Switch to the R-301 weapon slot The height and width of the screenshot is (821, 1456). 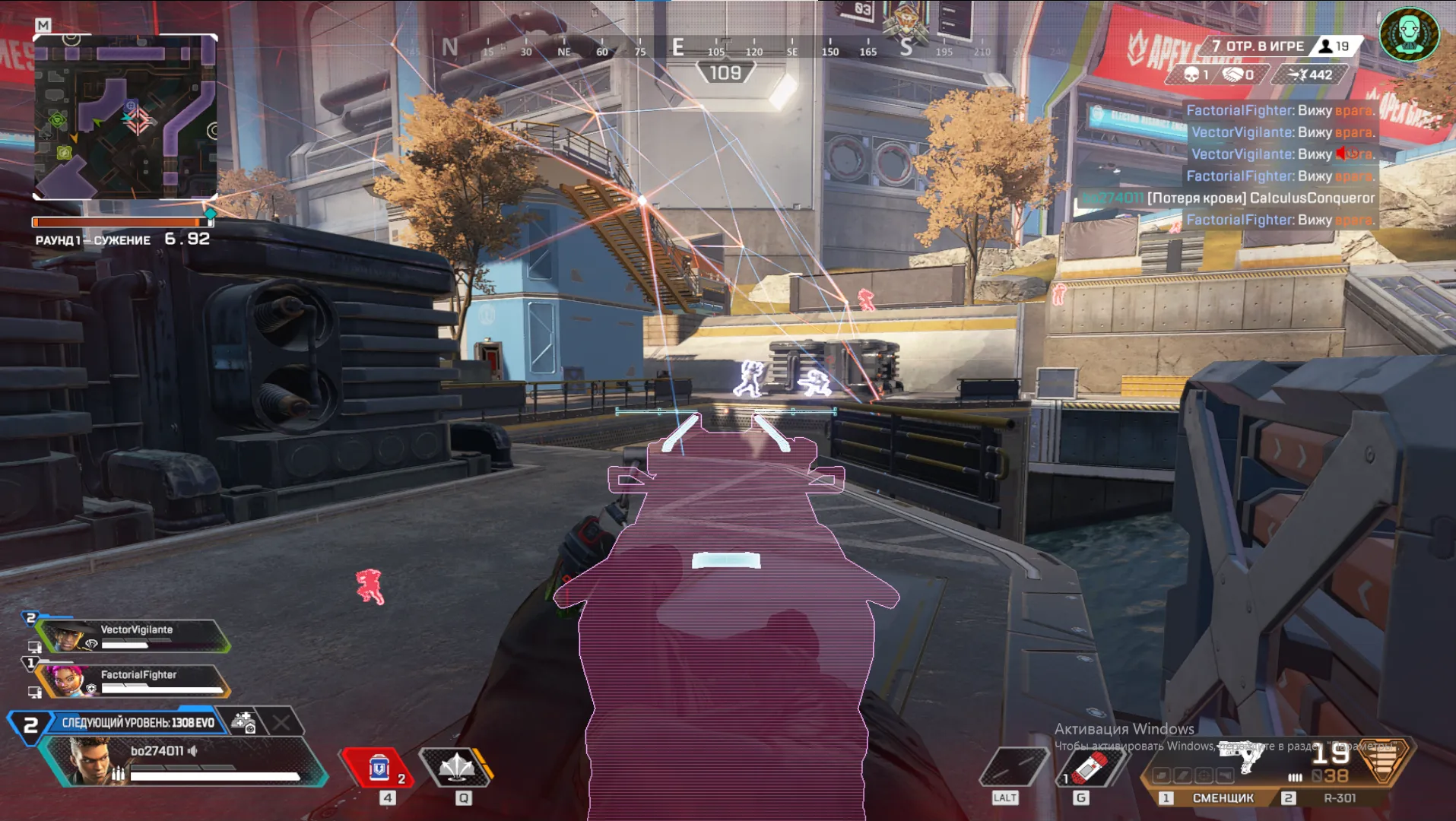tap(1339, 798)
